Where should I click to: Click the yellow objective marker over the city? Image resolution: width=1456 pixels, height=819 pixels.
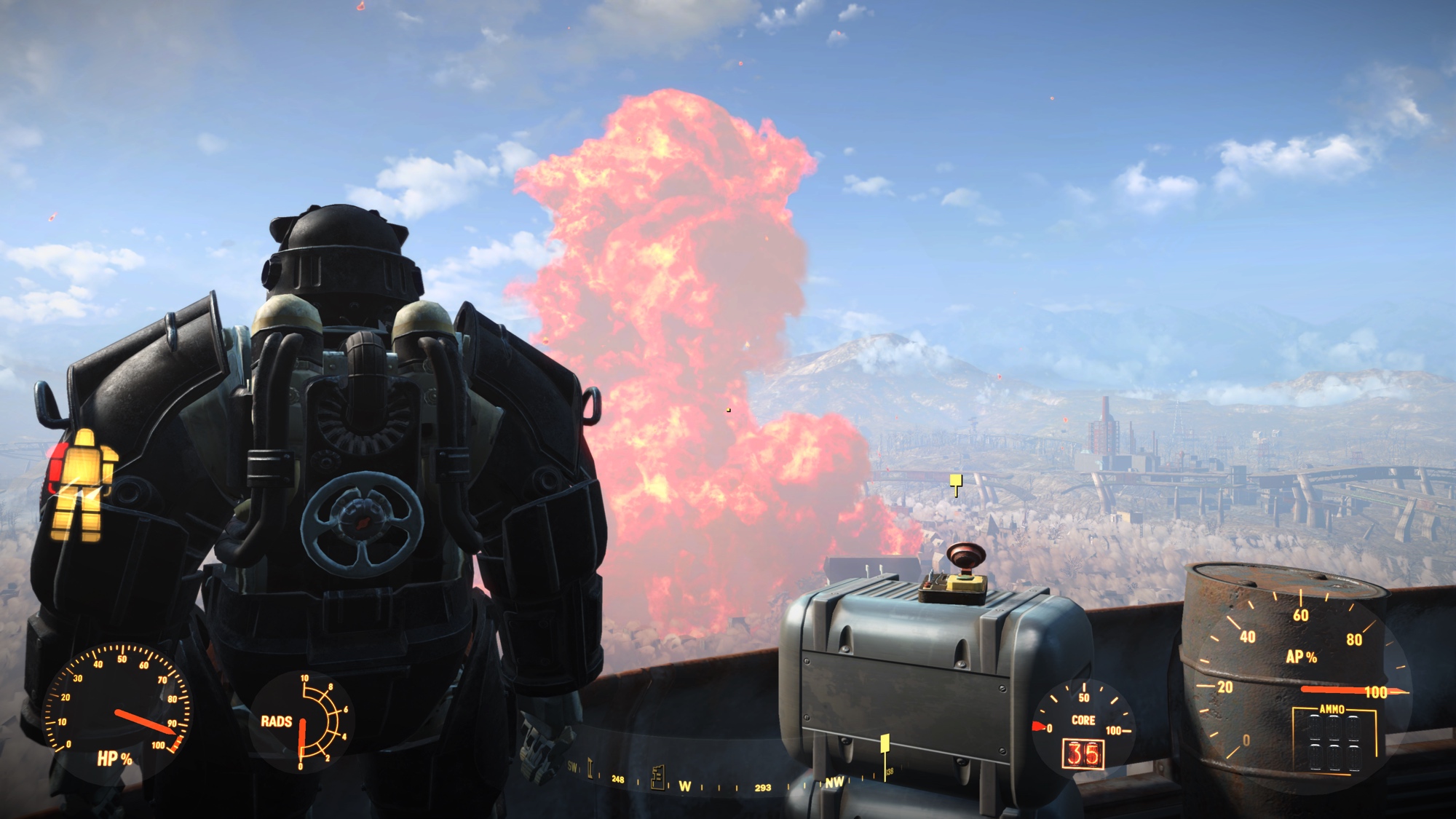point(956,481)
